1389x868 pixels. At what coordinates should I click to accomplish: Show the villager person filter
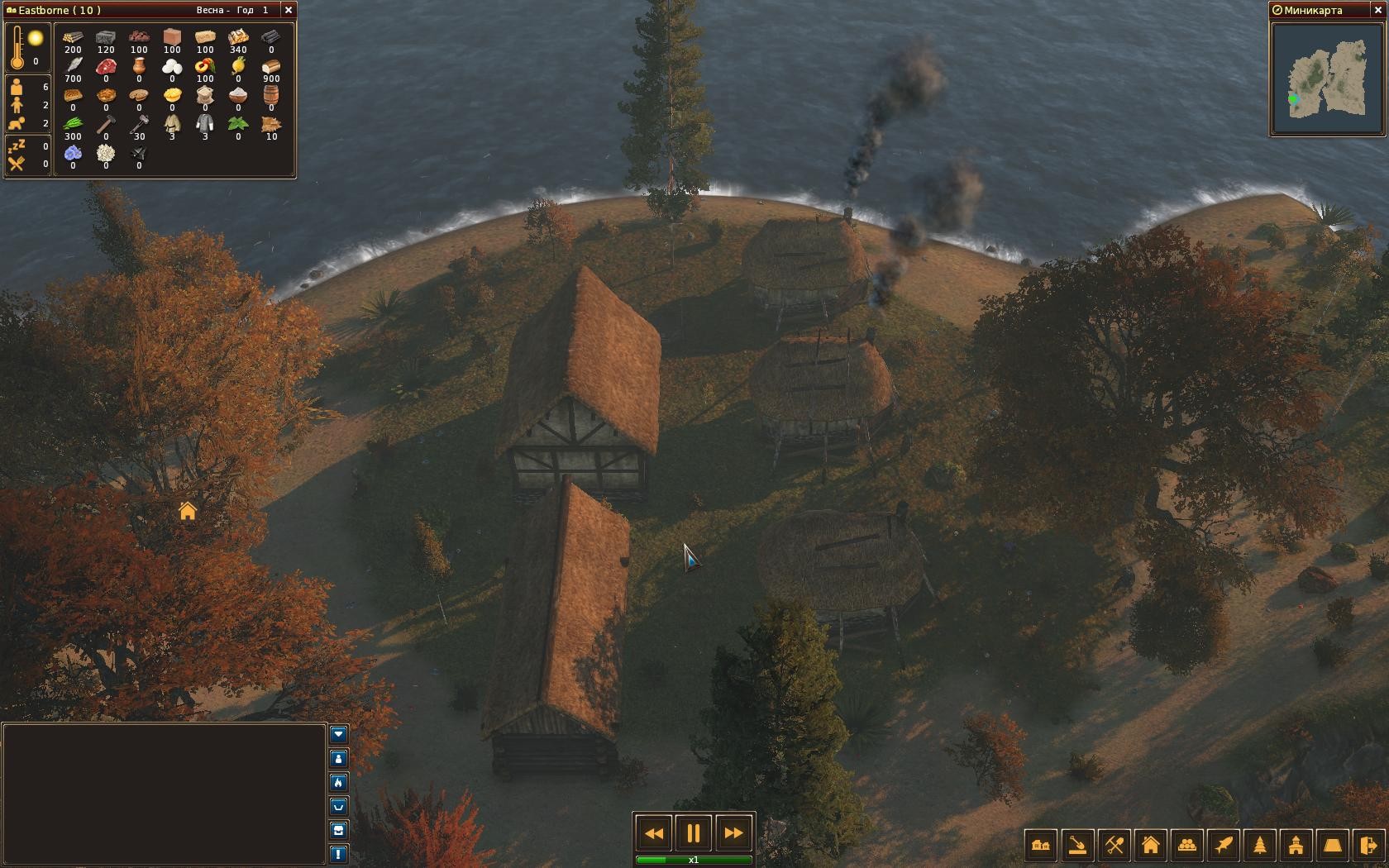click(x=338, y=758)
